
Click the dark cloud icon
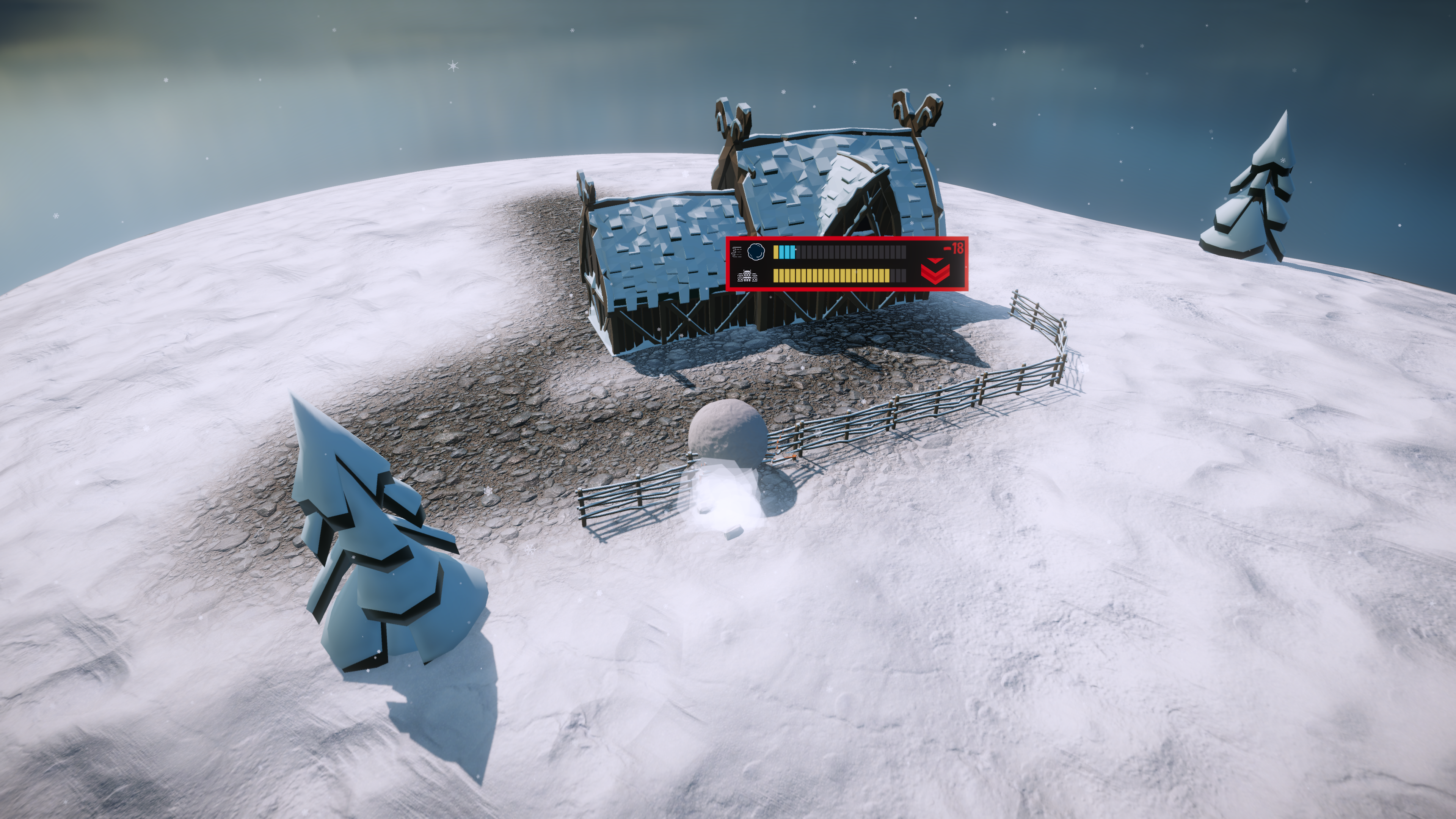(756, 251)
